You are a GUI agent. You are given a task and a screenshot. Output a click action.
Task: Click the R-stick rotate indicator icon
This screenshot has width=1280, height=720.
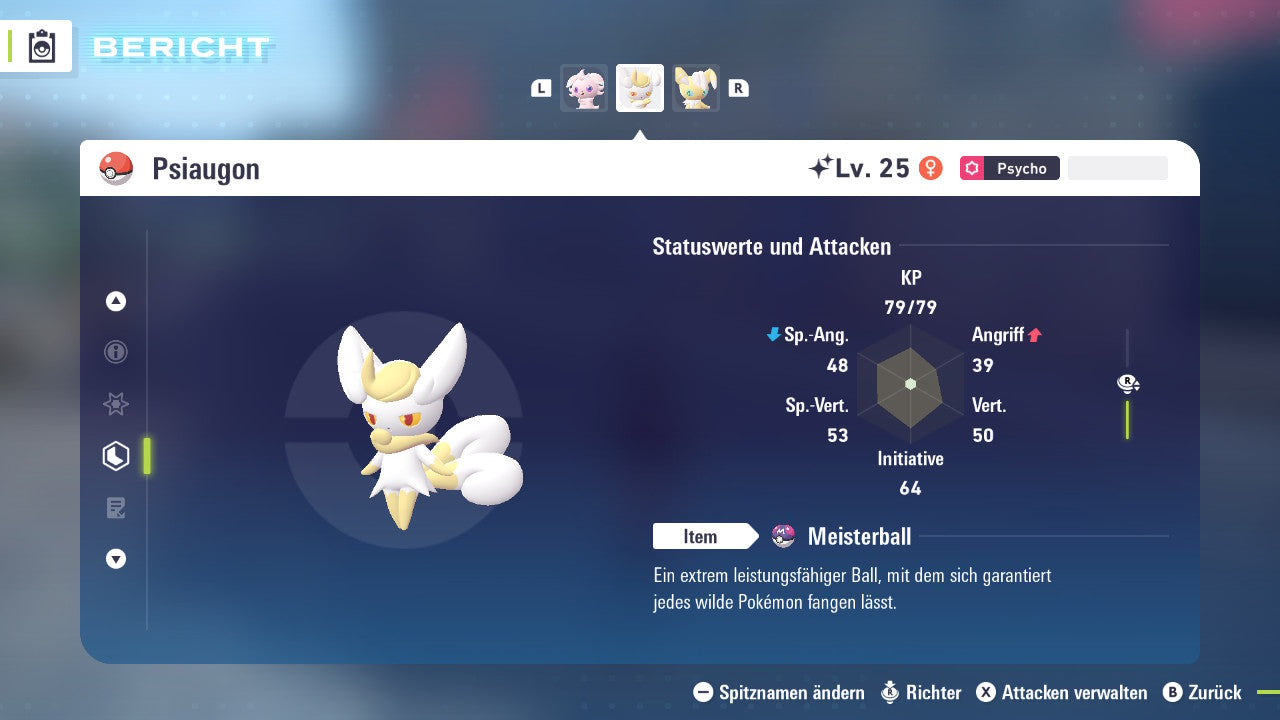(x=1128, y=383)
